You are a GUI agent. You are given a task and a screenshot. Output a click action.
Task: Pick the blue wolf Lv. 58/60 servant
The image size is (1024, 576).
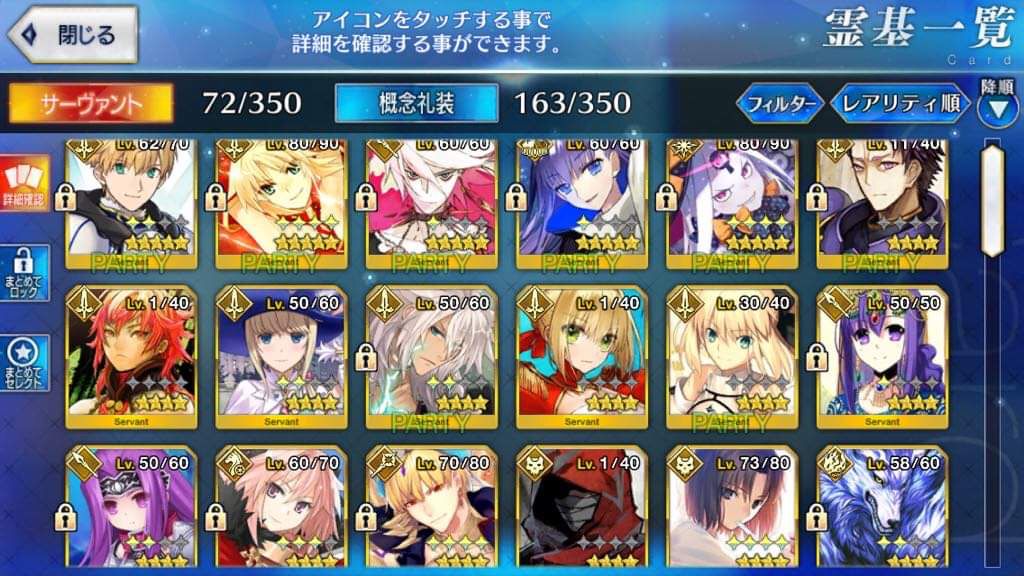[x=881, y=510]
